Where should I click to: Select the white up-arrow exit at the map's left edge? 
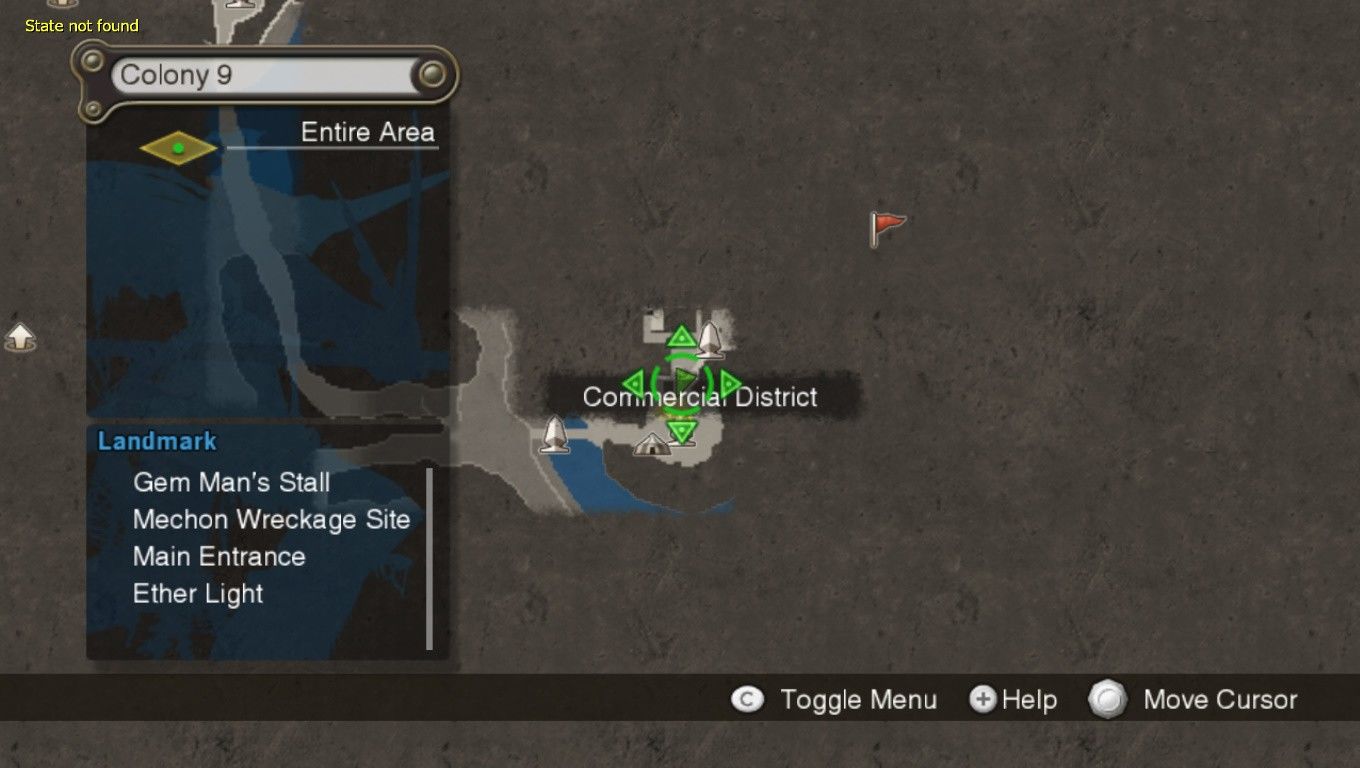[x=20, y=337]
